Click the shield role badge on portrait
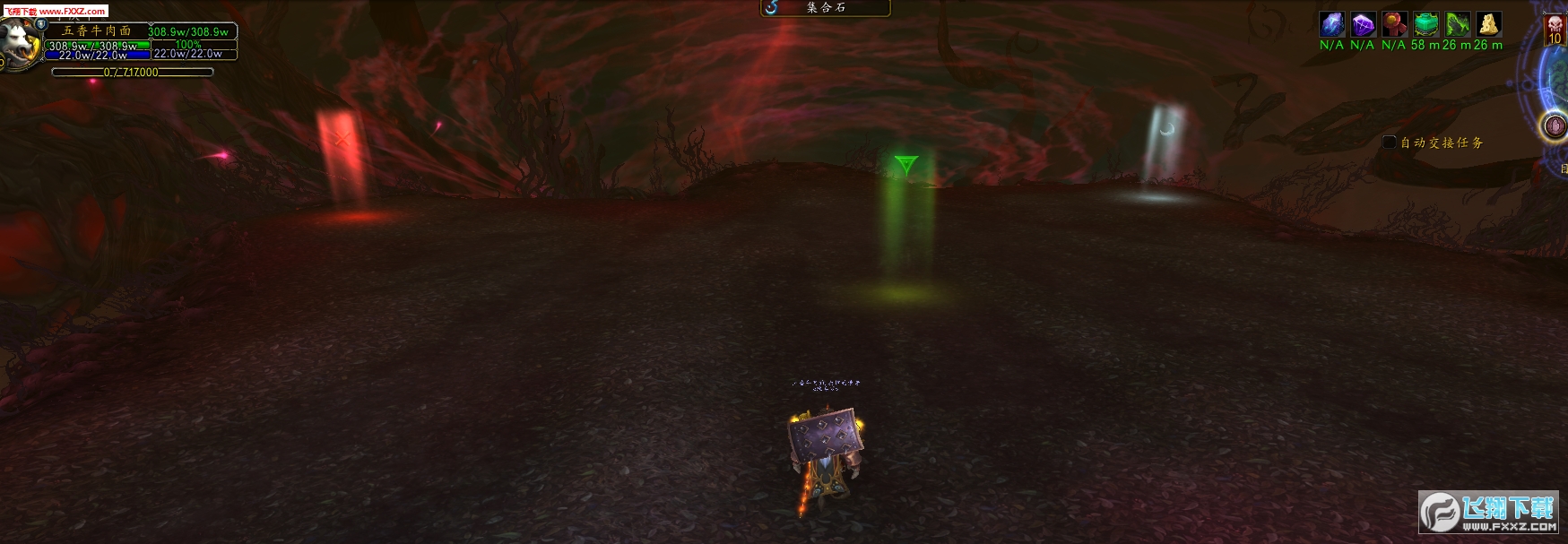 pos(41,24)
